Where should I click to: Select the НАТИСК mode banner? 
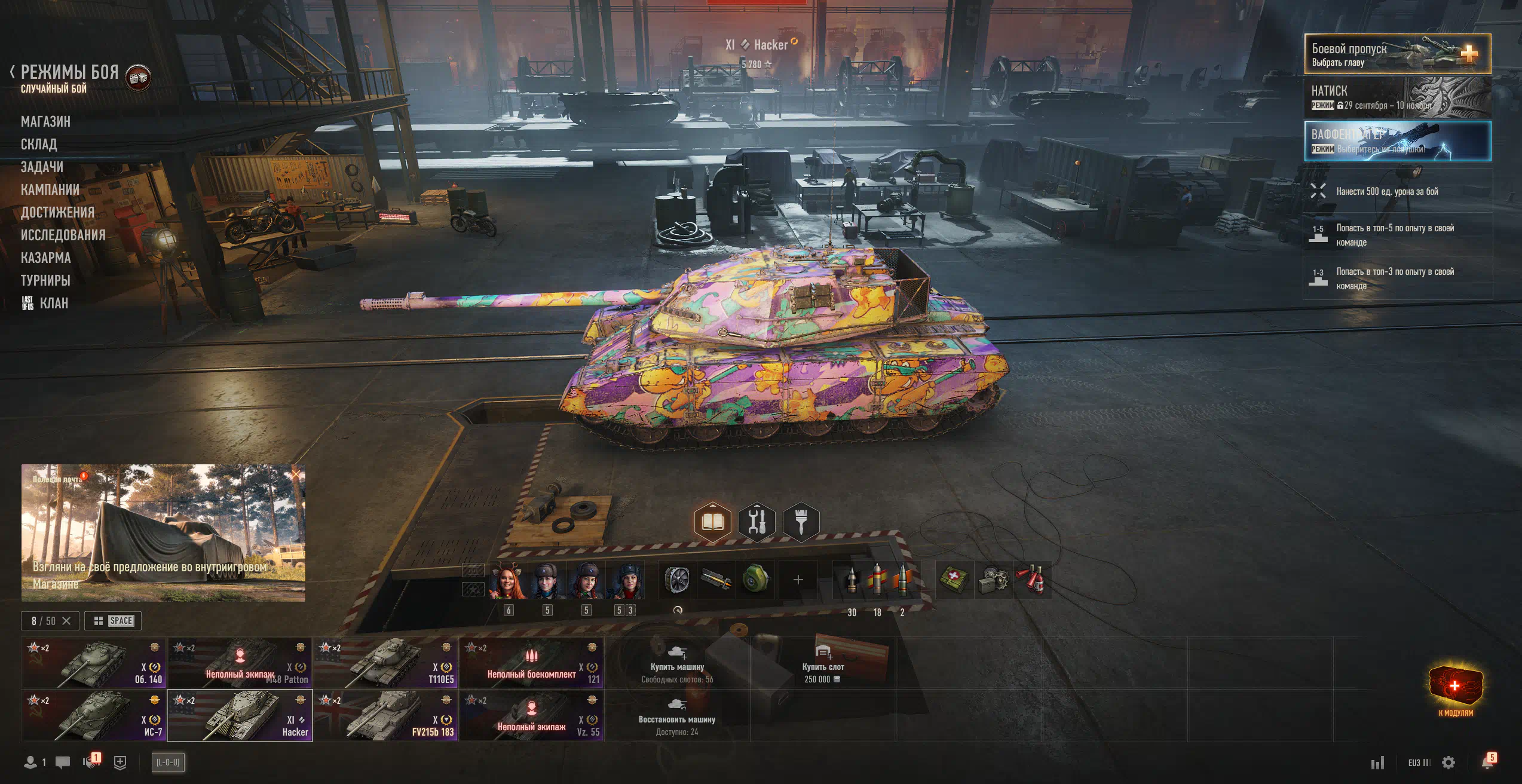pos(1397,97)
